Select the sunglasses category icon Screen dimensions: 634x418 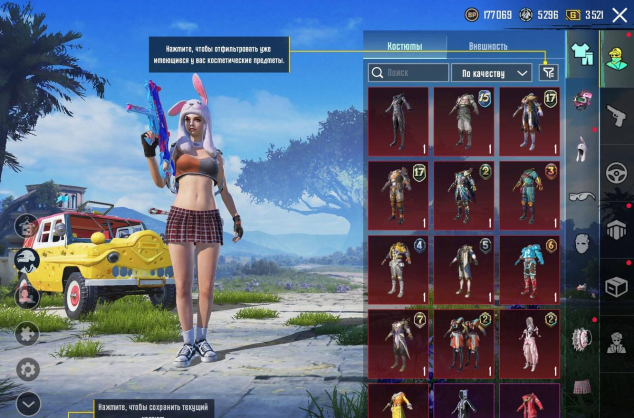pyautogui.click(x=581, y=197)
